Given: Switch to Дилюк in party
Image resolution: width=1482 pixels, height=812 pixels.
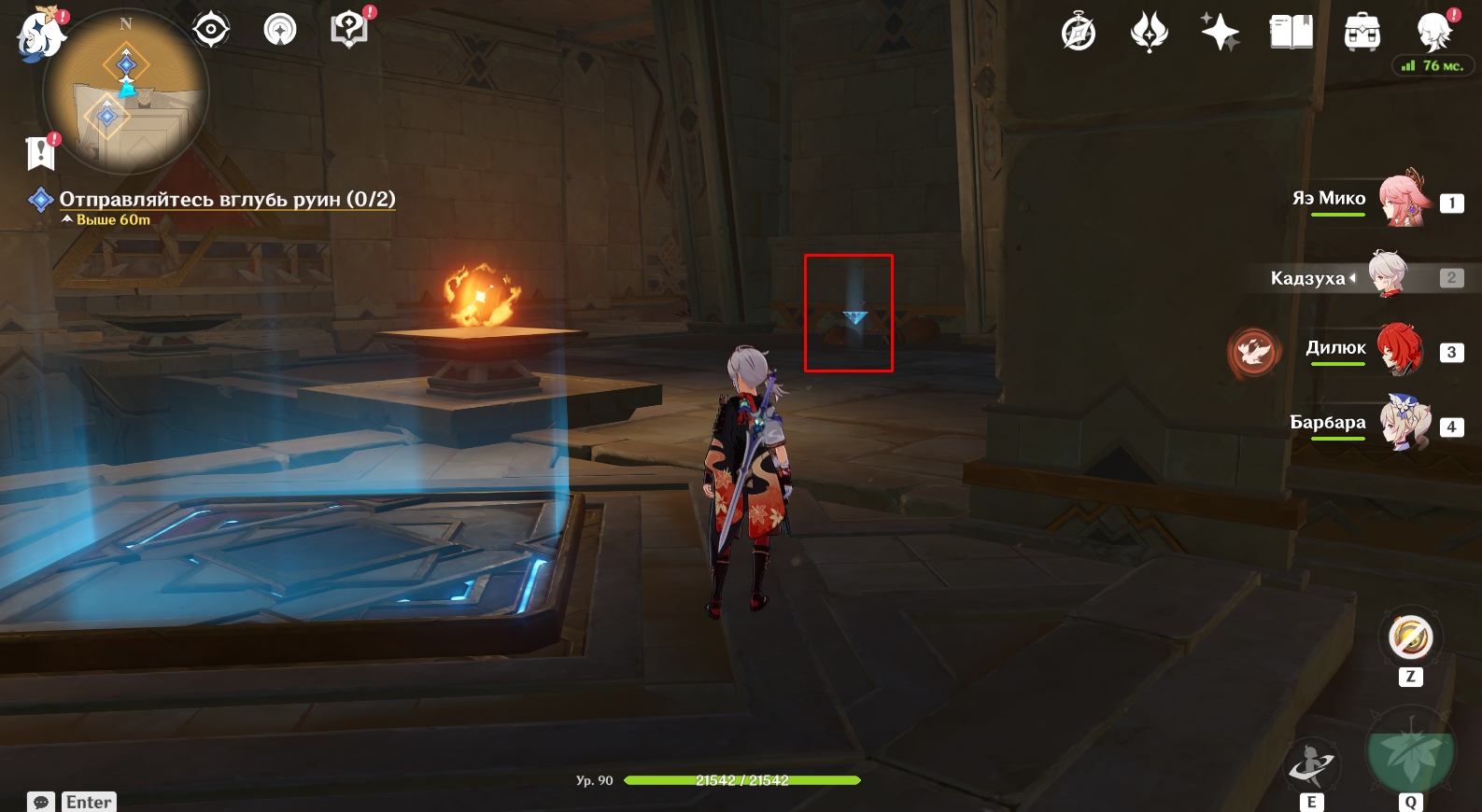Looking at the screenshot, I should 1399,349.
